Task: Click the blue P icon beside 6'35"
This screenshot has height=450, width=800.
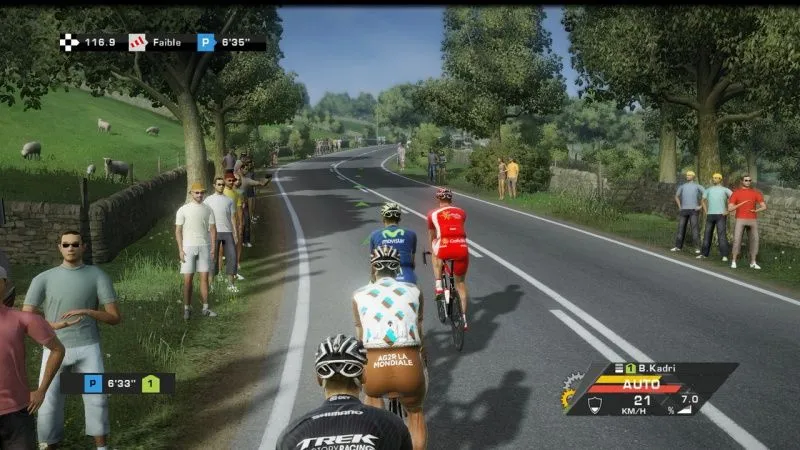Action: (x=206, y=43)
